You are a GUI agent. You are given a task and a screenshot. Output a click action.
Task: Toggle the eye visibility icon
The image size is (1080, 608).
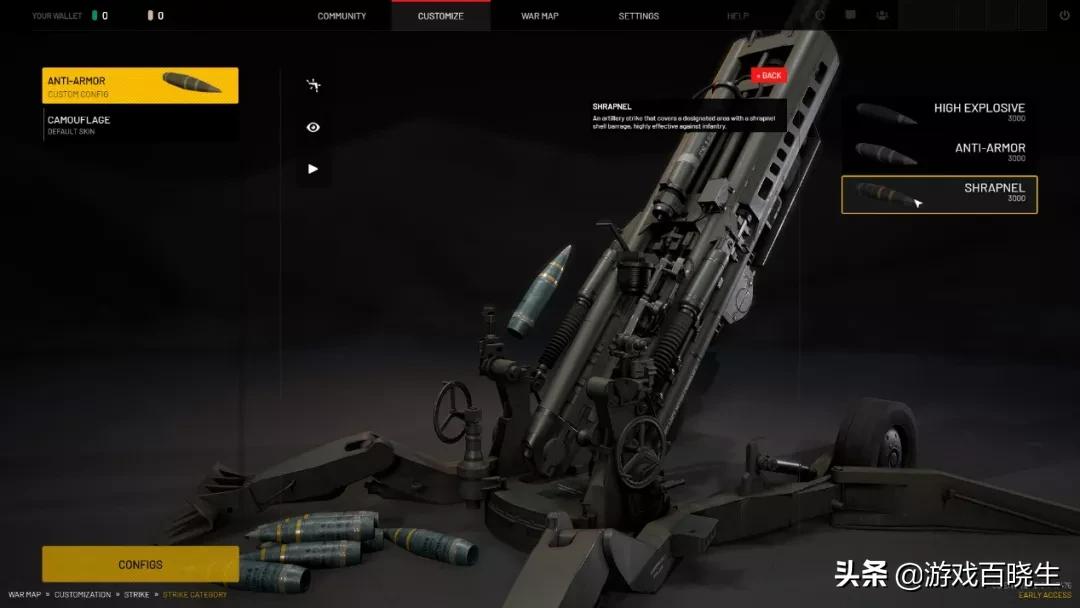coord(313,127)
